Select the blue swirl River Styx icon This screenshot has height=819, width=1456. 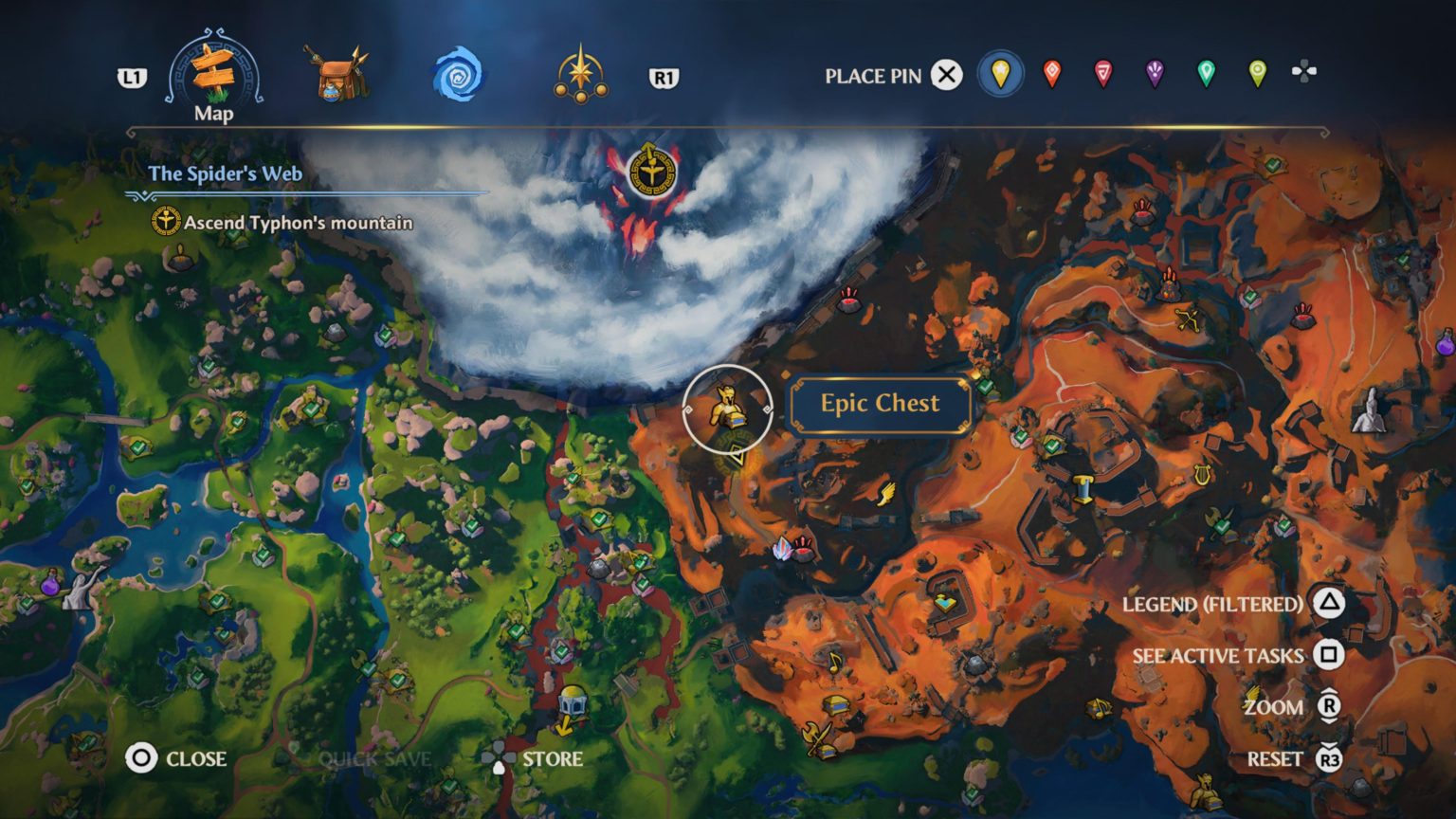[459, 71]
